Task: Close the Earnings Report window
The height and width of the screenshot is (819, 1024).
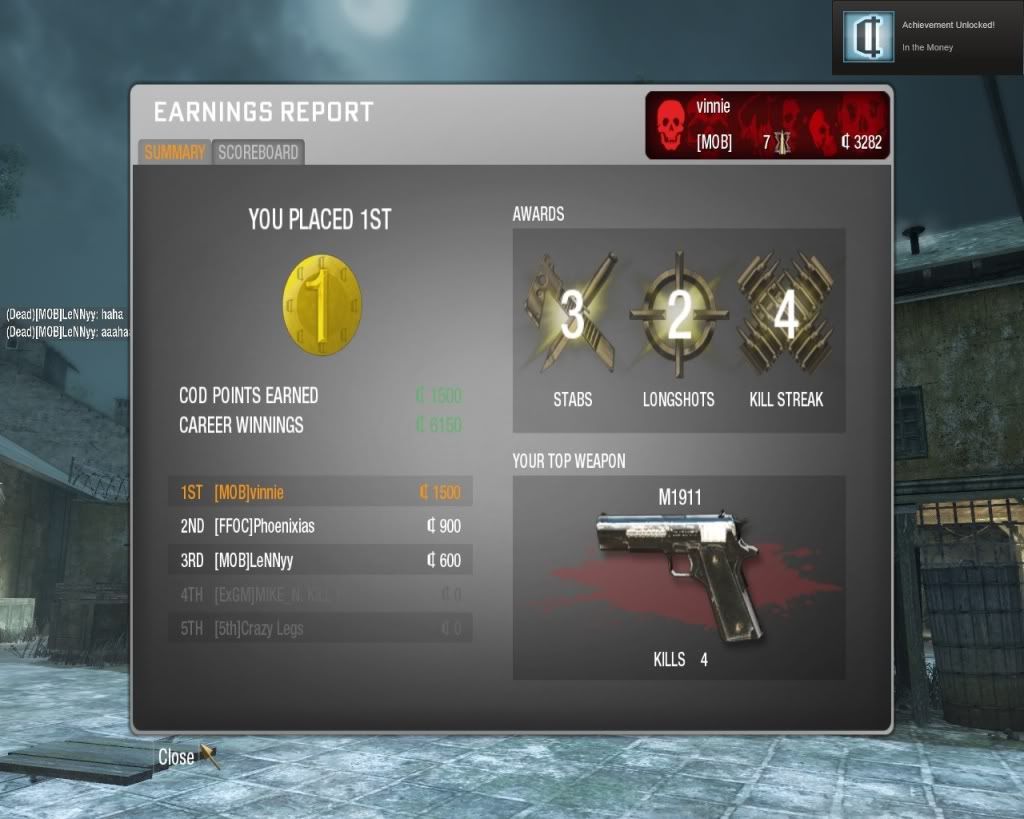Action: tap(177, 757)
